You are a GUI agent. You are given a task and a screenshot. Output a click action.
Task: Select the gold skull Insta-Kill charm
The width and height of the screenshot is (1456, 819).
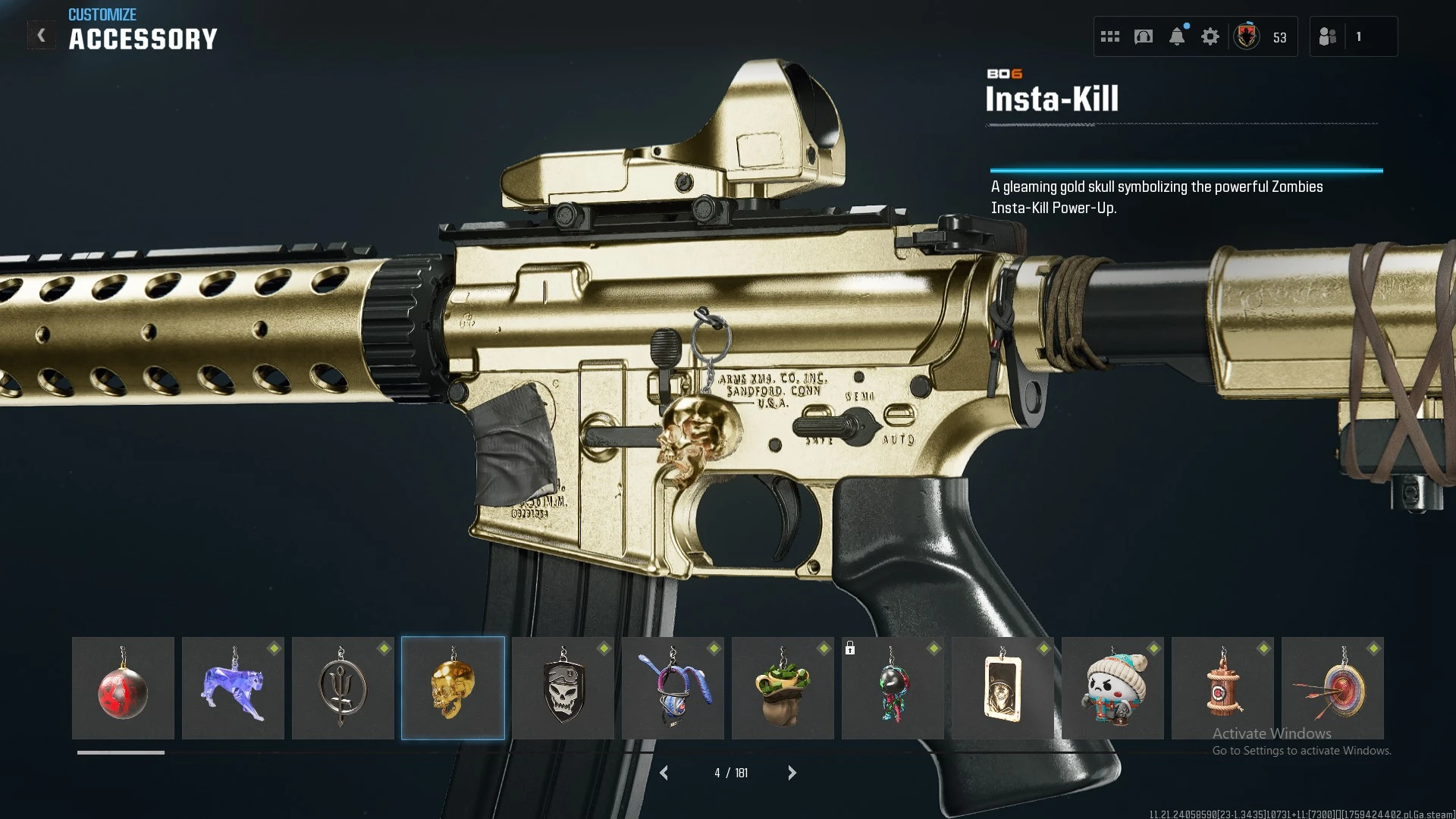(x=453, y=689)
